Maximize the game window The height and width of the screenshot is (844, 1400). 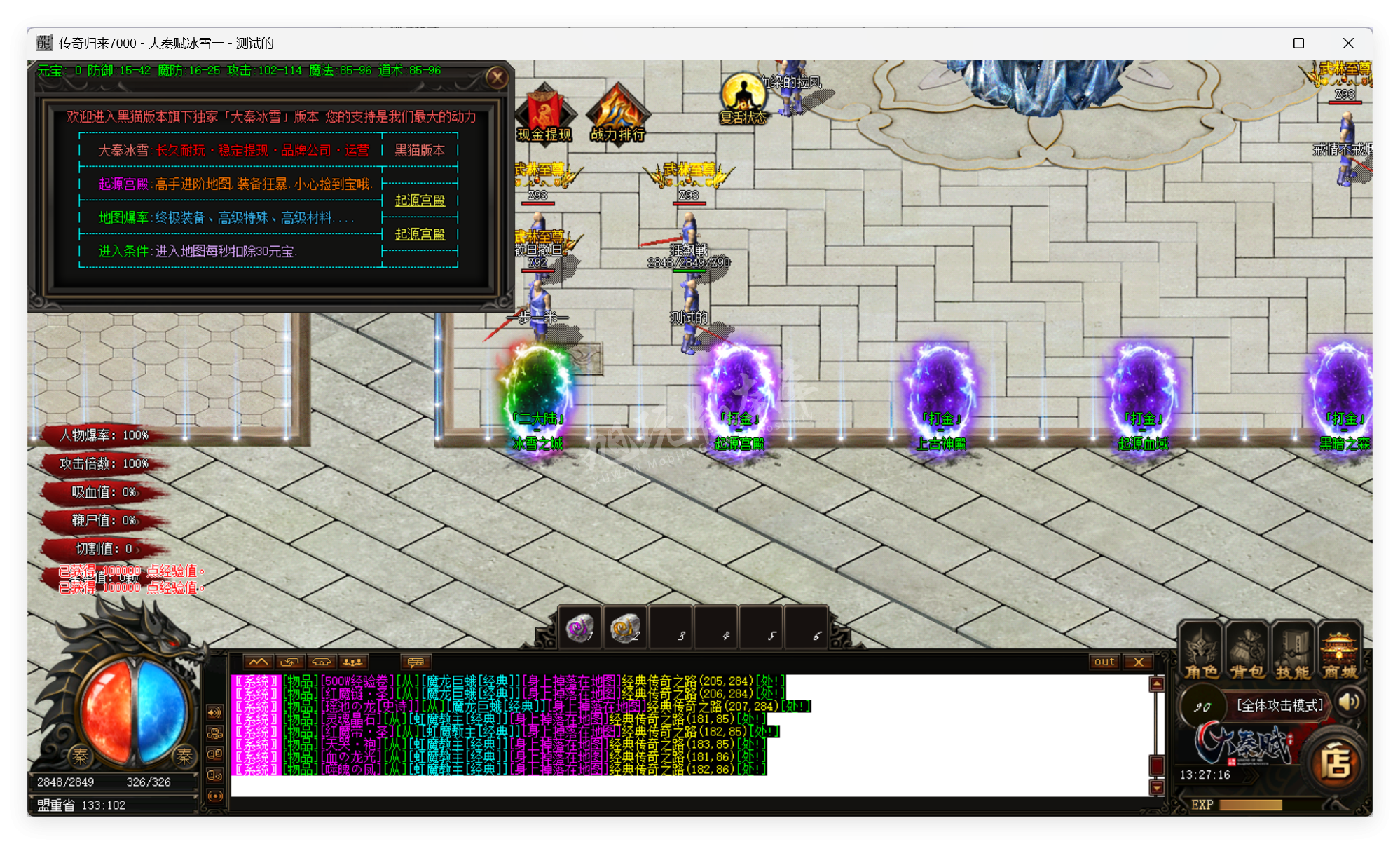pyautogui.click(x=1298, y=43)
